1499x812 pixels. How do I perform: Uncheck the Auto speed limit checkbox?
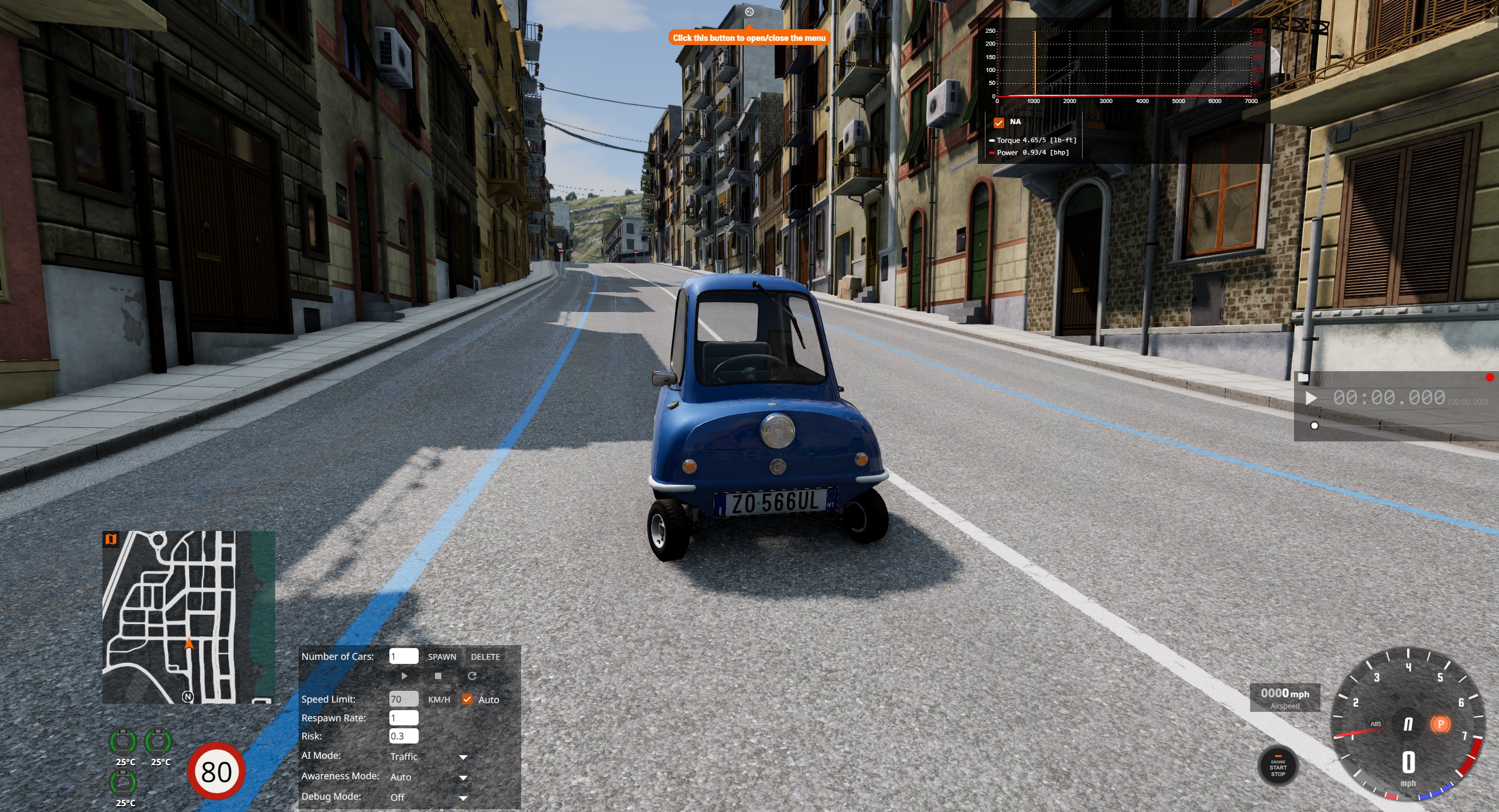point(467,699)
